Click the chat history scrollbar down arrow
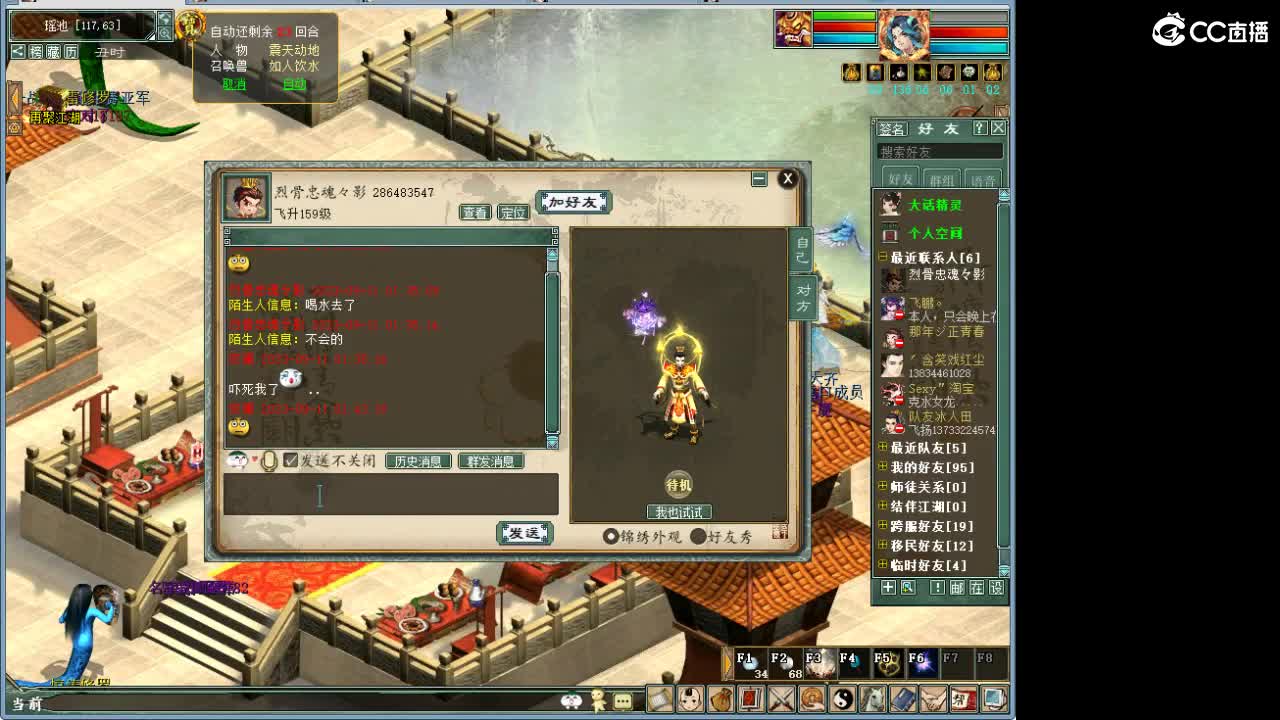 551,445
